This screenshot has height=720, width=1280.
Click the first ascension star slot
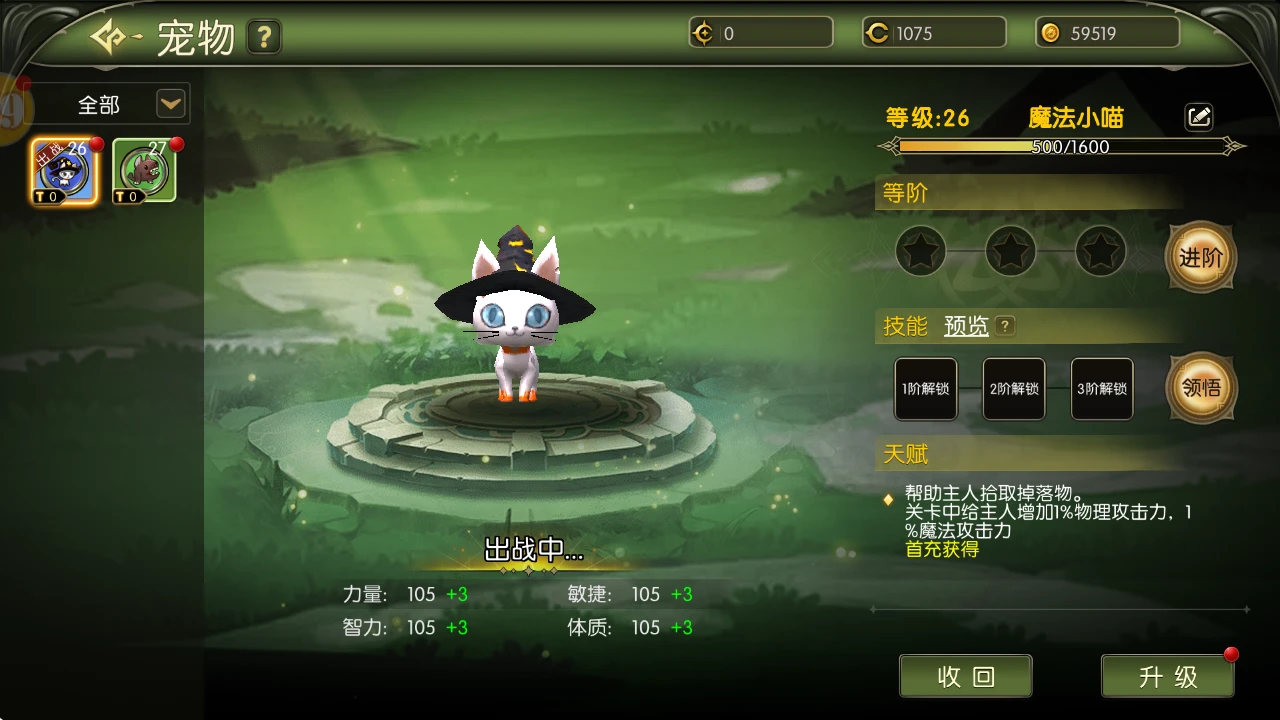(920, 251)
